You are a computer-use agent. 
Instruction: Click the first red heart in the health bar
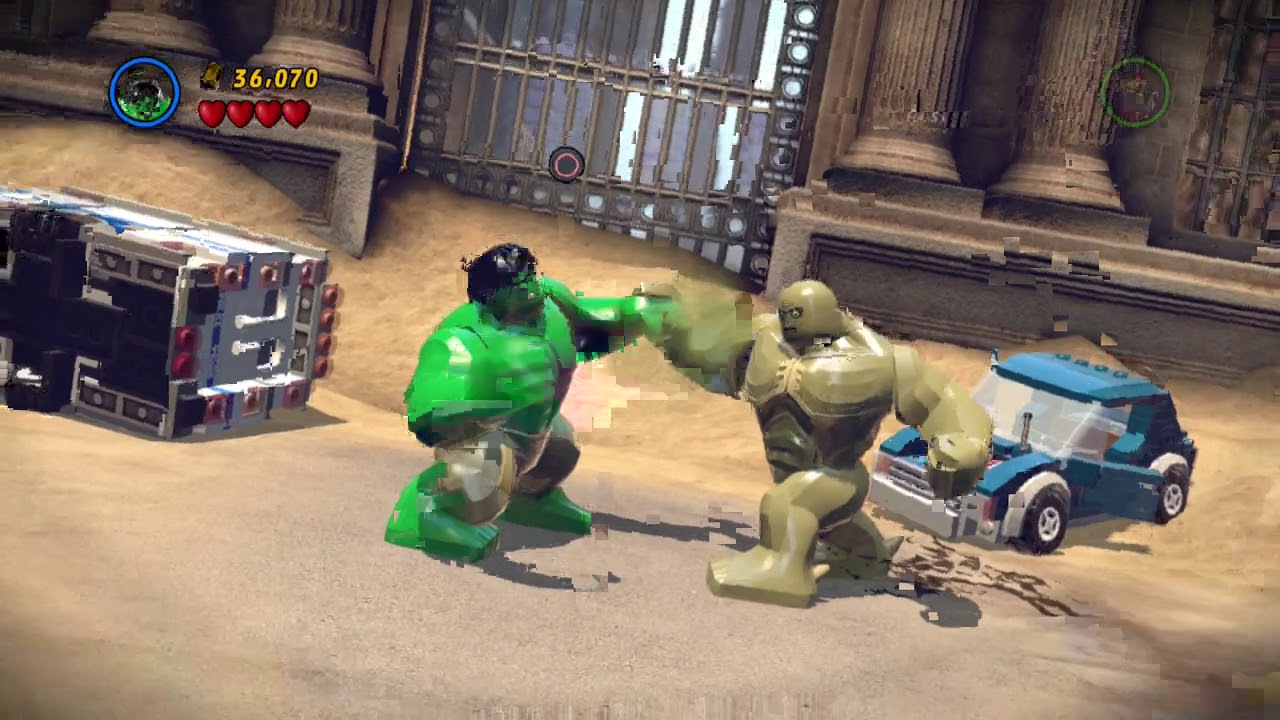point(213,113)
